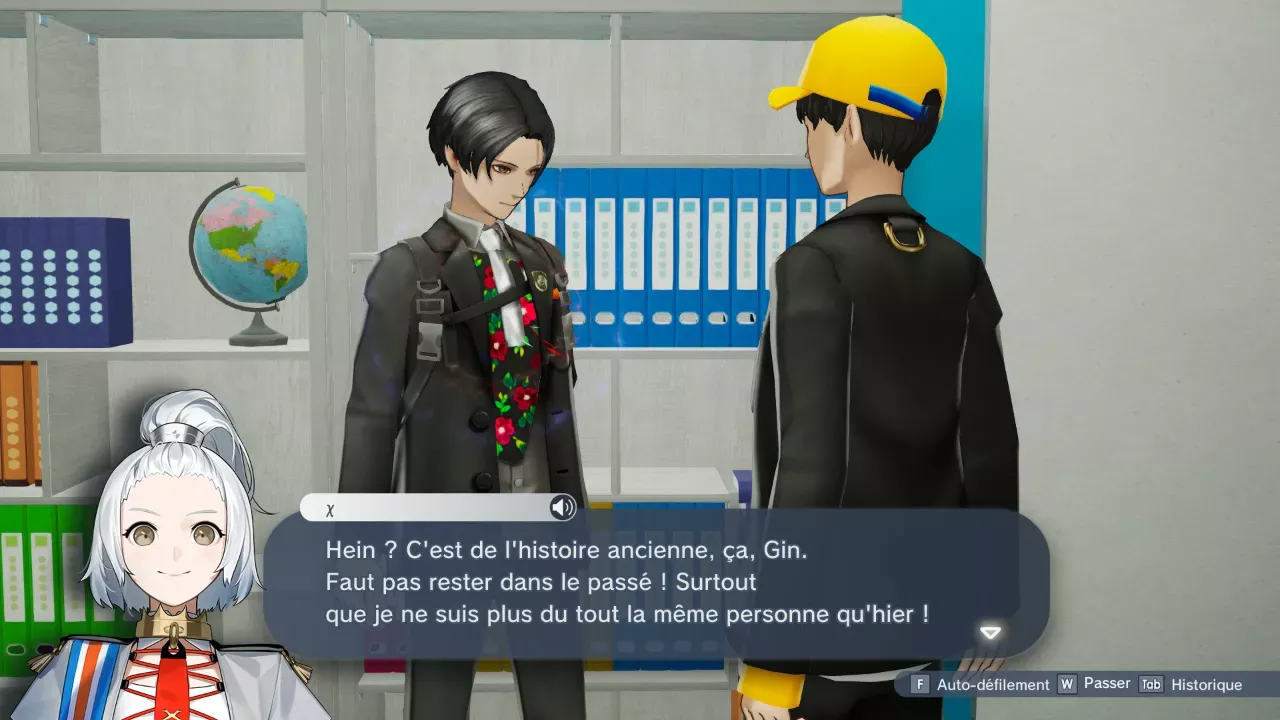Screen dimensions: 1280x720
Task: Click the Tab key icon beside Historique
Action: pyautogui.click(x=1150, y=684)
